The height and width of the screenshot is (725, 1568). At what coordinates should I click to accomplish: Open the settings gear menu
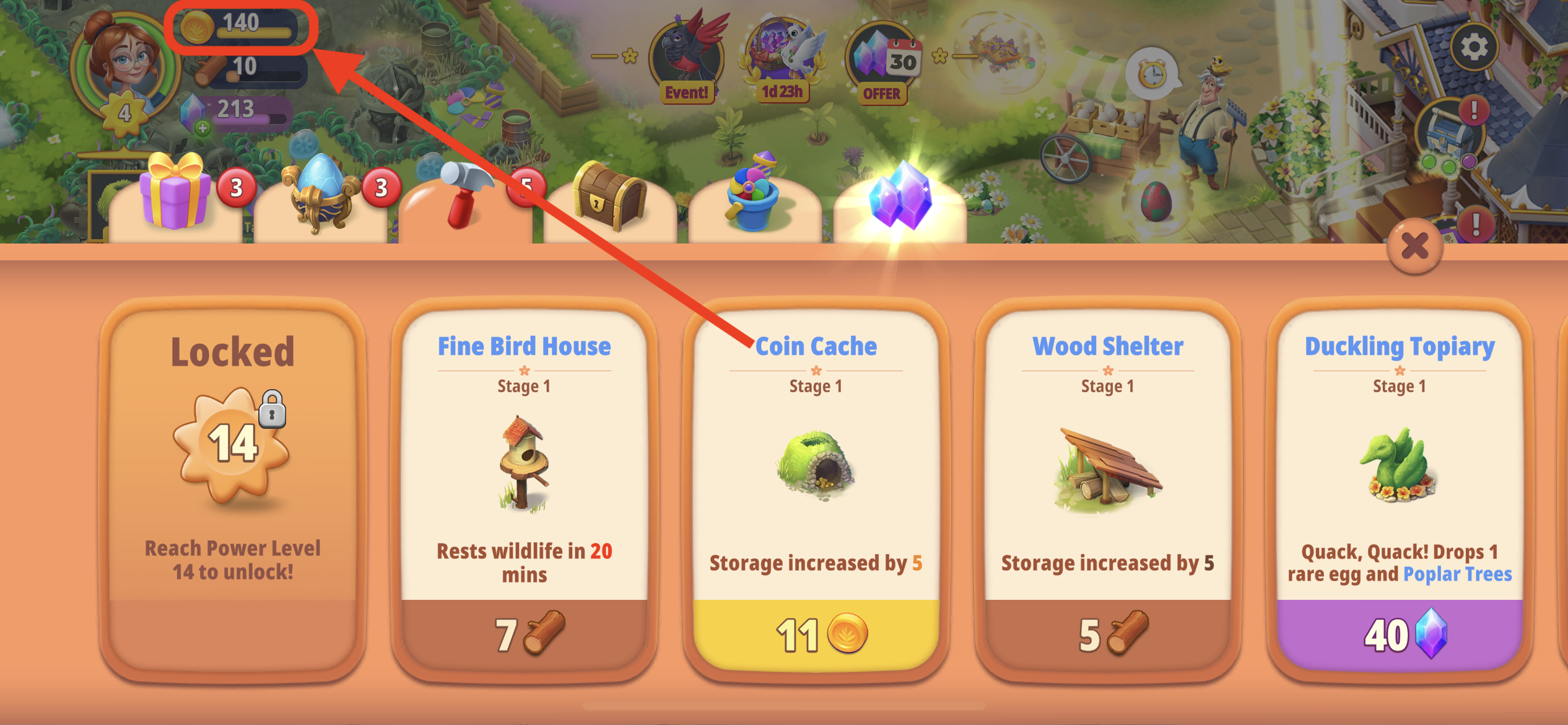(1474, 48)
